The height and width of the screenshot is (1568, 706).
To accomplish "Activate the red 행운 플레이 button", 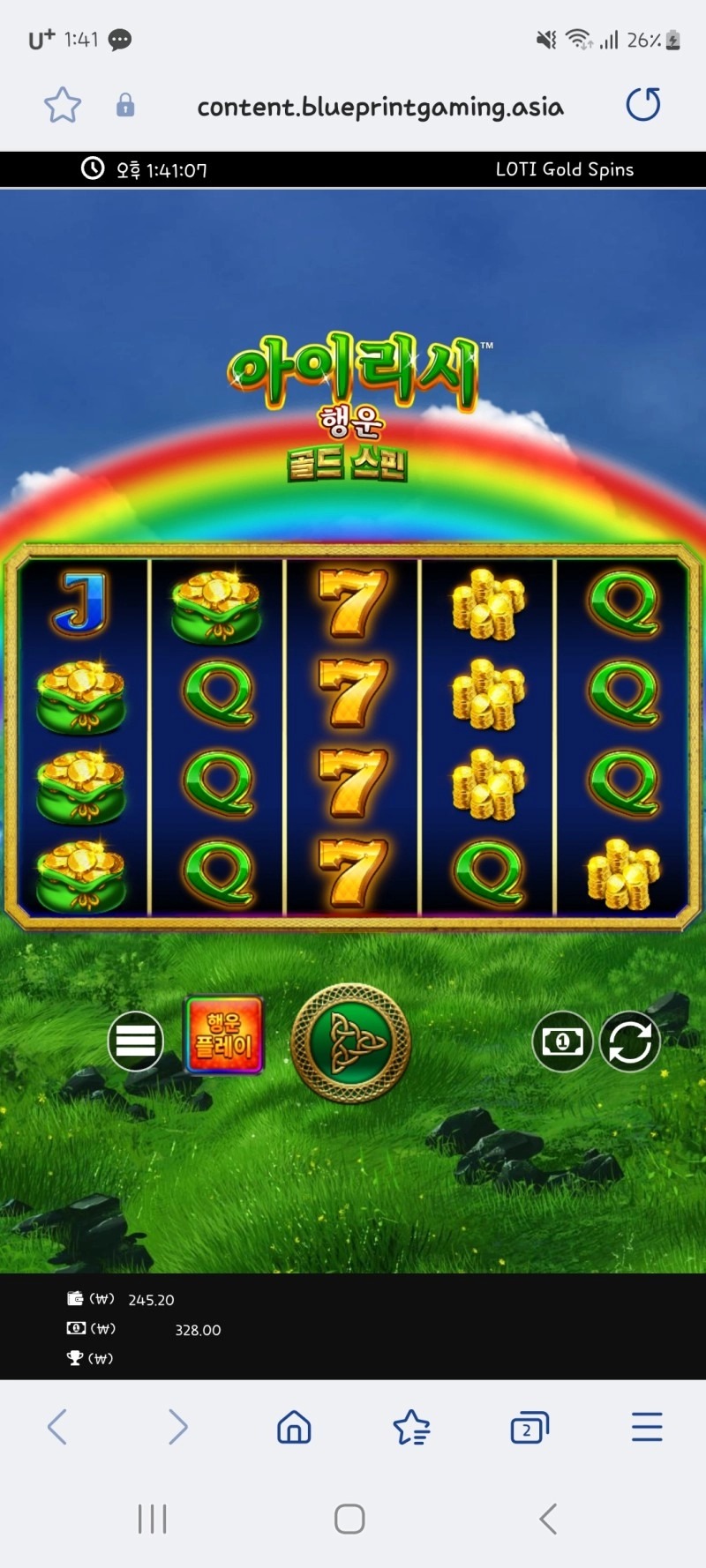I will pos(224,1035).
